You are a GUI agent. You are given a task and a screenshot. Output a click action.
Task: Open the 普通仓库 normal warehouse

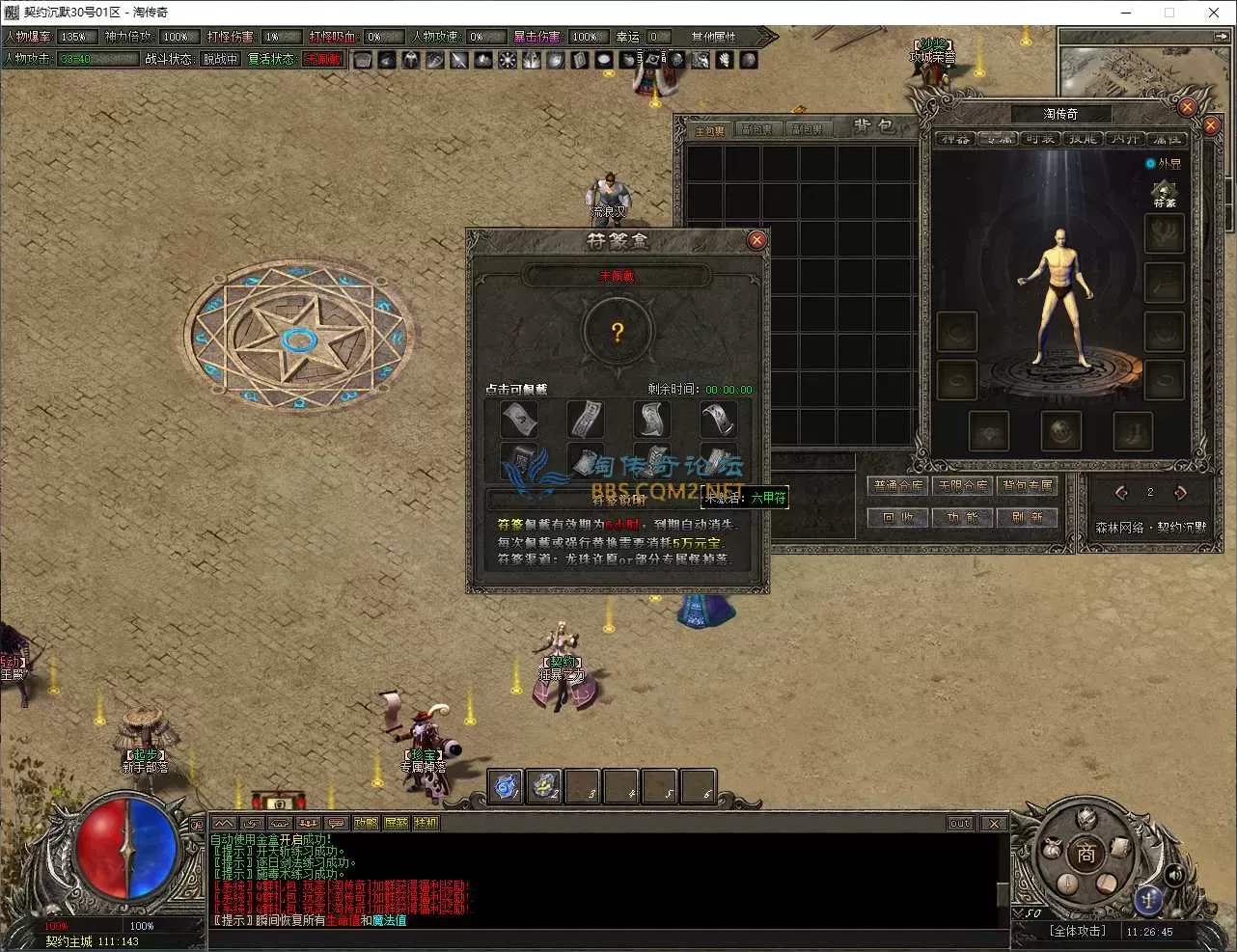point(897,486)
